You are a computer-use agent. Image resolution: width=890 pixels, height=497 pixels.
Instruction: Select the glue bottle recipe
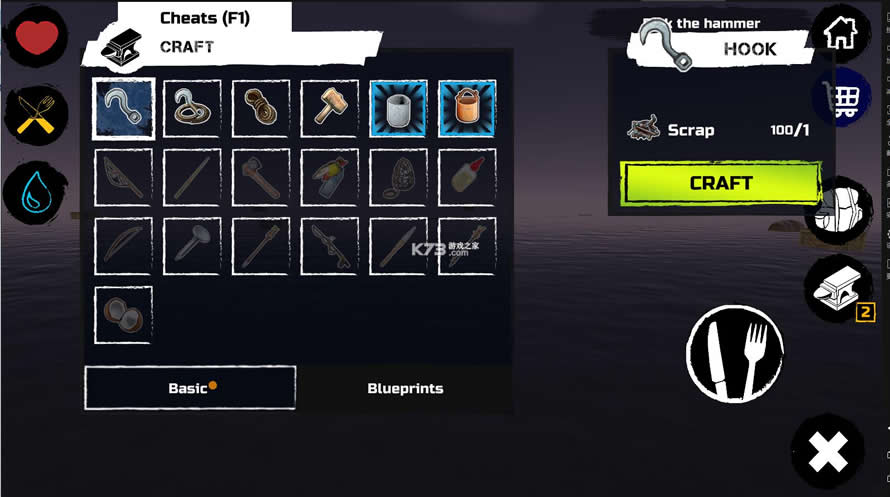point(467,177)
